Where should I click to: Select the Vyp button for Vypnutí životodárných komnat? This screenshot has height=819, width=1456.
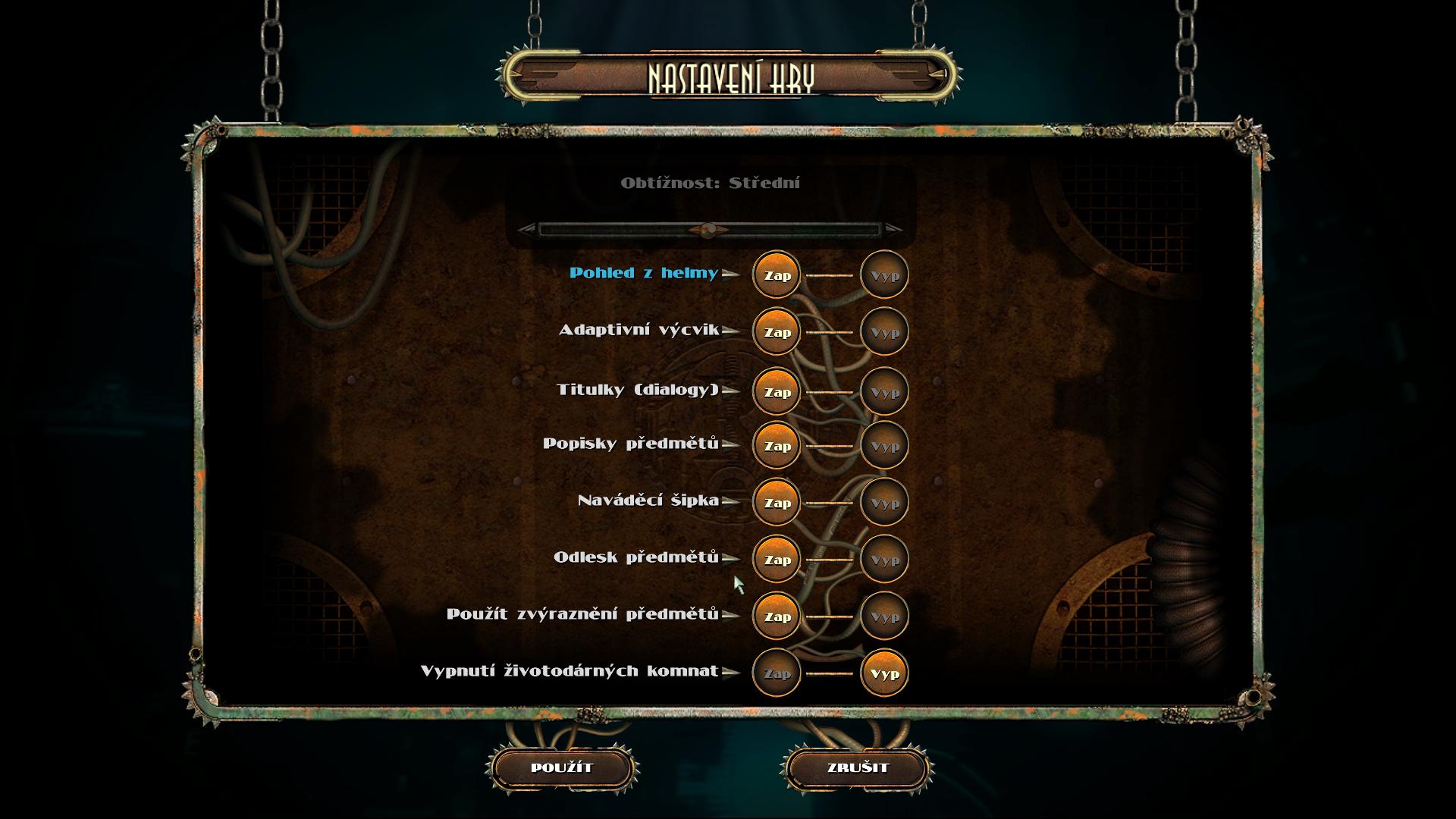click(884, 673)
